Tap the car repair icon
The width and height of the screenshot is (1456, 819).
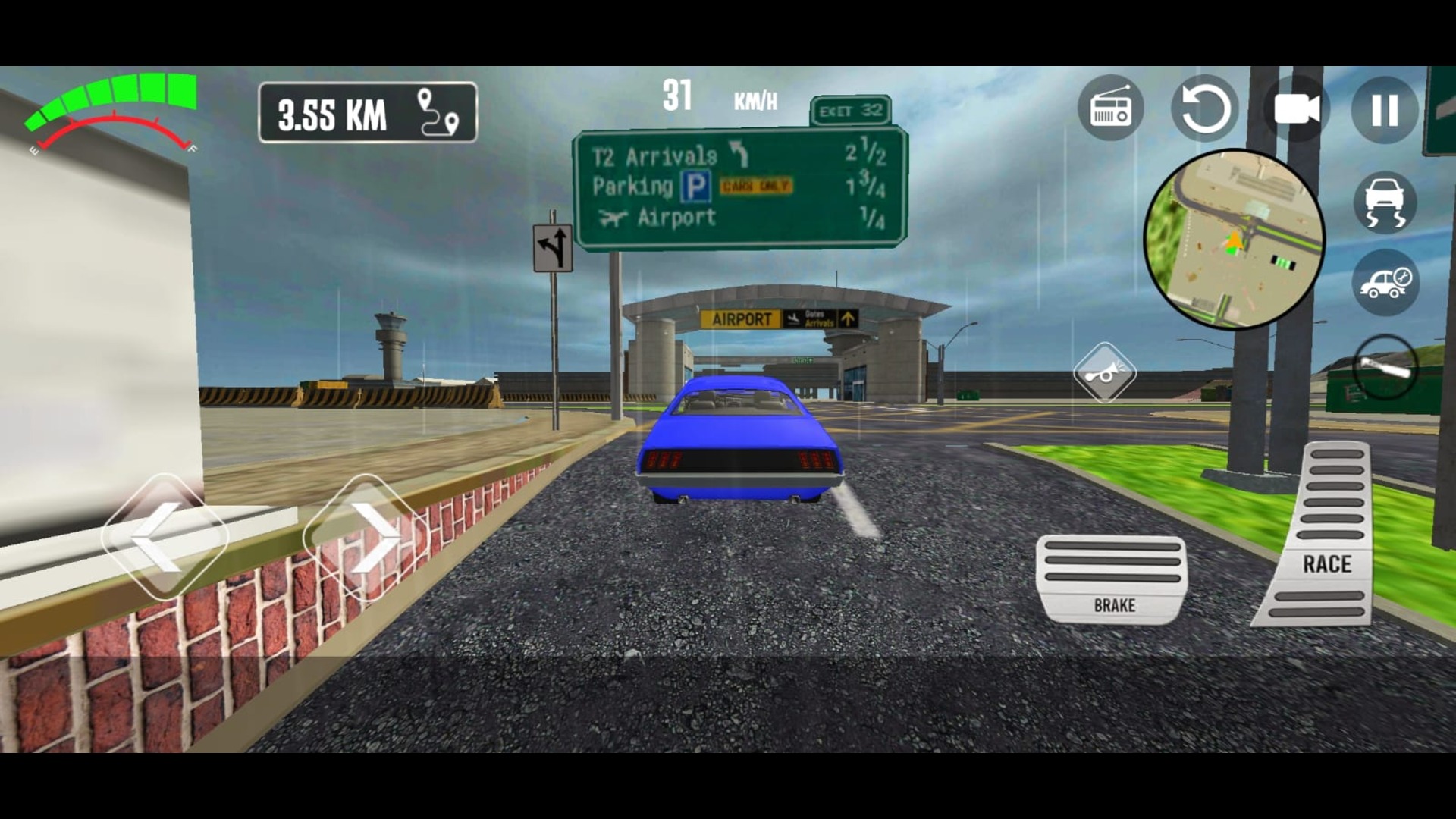(x=1385, y=278)
